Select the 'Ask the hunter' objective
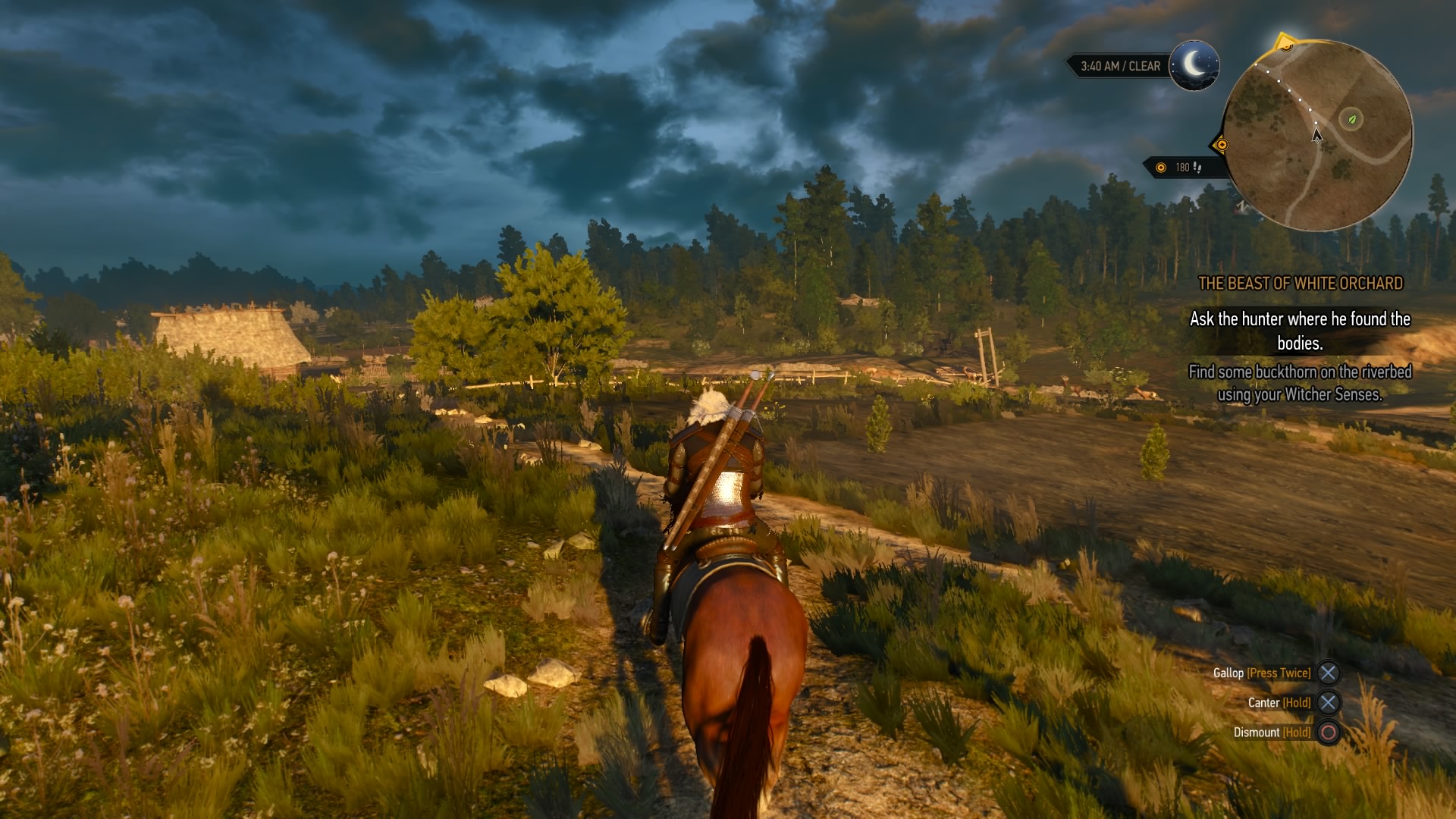This screenshot has height=819, width=1456. 1300,331
